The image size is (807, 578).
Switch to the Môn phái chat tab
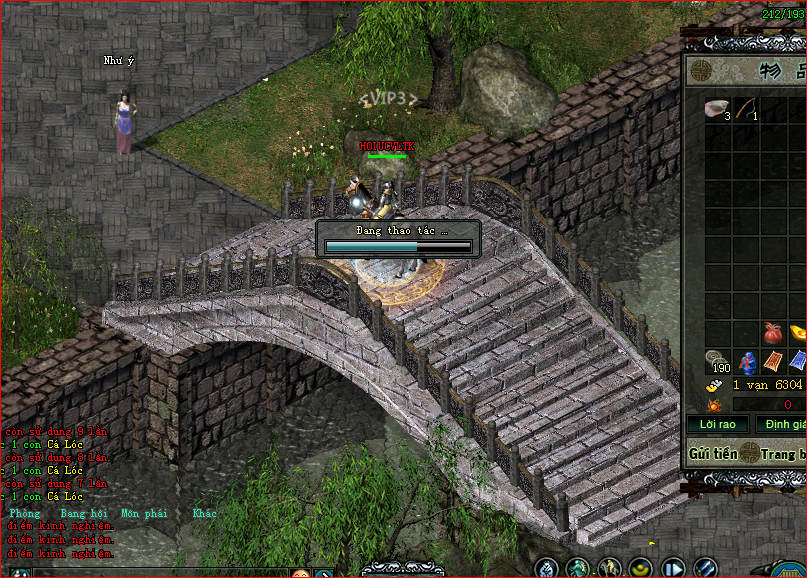(144, 513)
